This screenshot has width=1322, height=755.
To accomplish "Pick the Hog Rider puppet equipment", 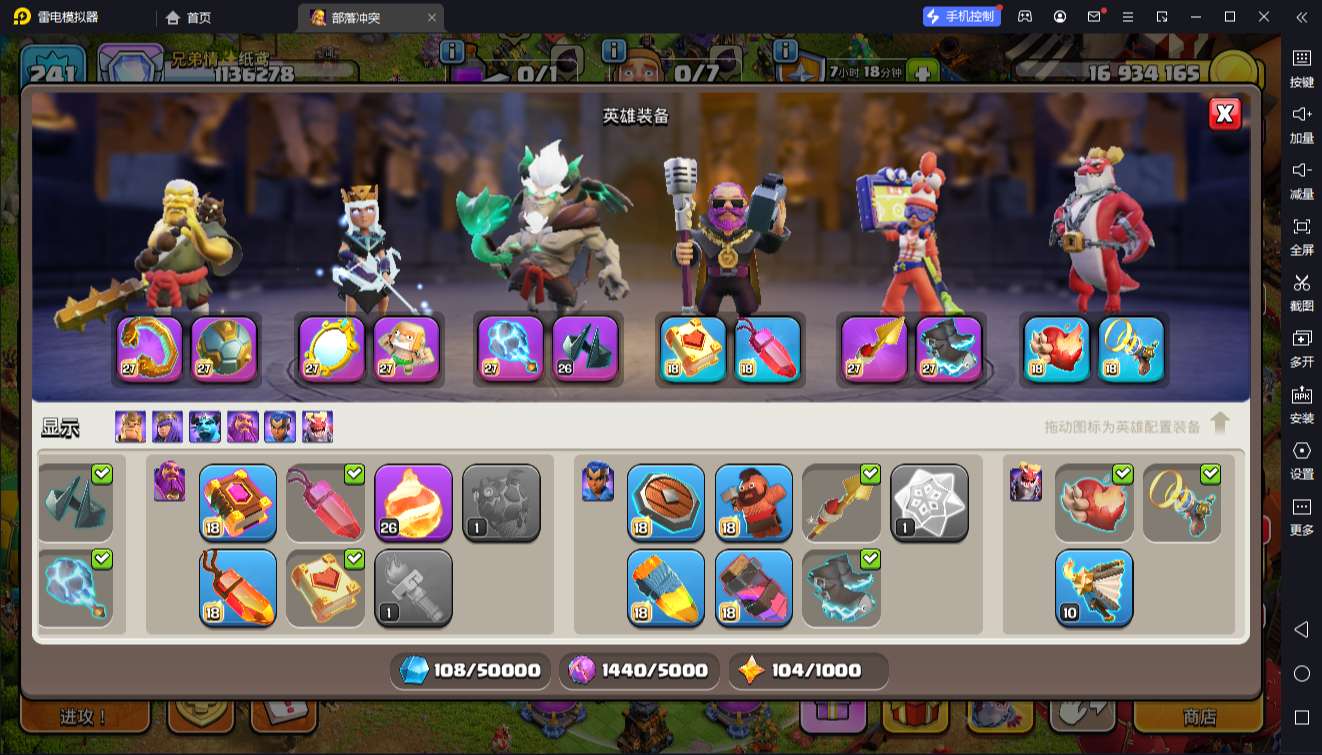I will click(753, 502).
